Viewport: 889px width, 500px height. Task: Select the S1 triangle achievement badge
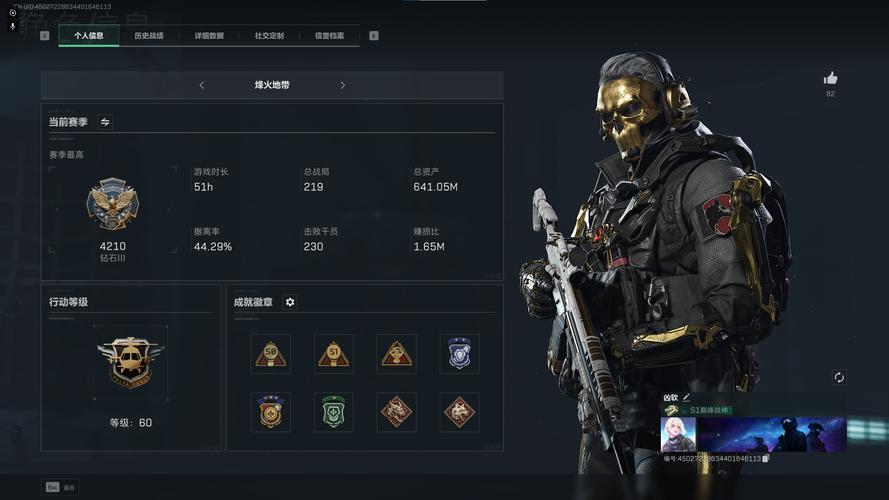coord(333,353)
